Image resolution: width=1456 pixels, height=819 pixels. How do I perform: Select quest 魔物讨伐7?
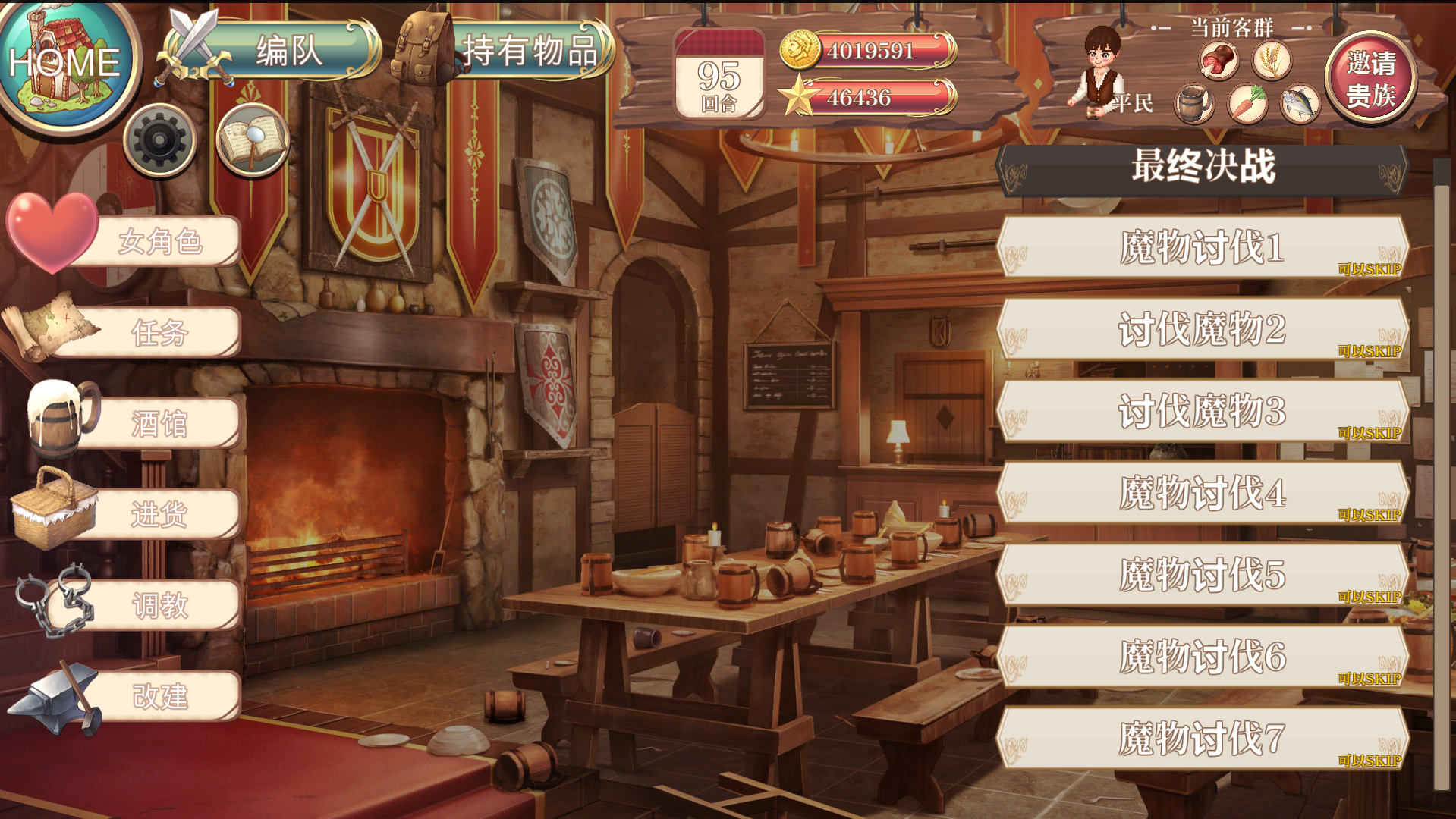pyautogui.click(x=1203, y=739)
